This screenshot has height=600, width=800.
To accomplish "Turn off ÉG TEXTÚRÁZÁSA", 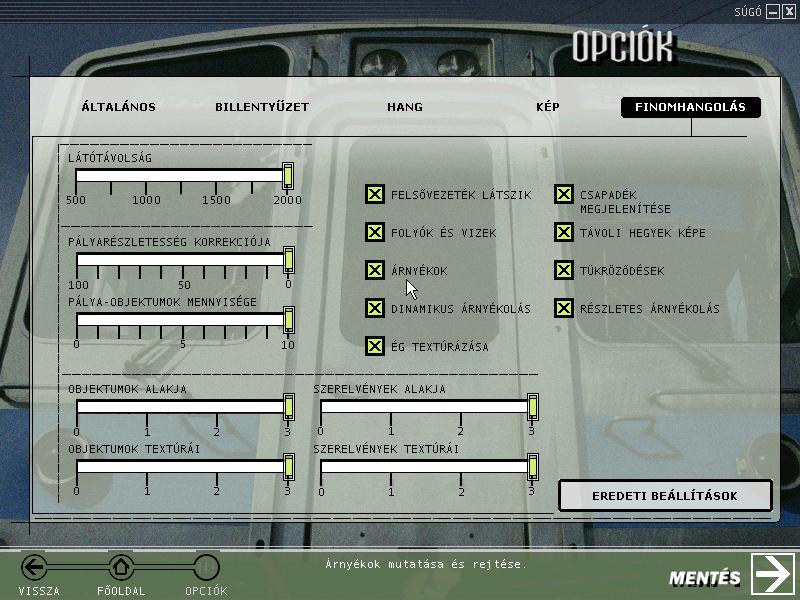I will coord(375,347).
